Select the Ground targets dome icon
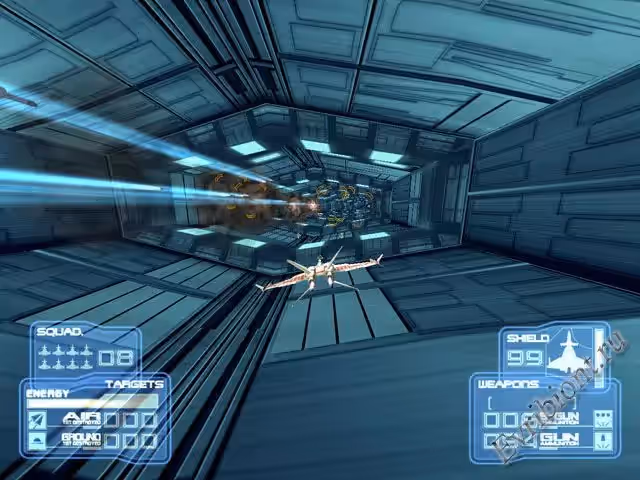The image size is (640, 480). 36,439
